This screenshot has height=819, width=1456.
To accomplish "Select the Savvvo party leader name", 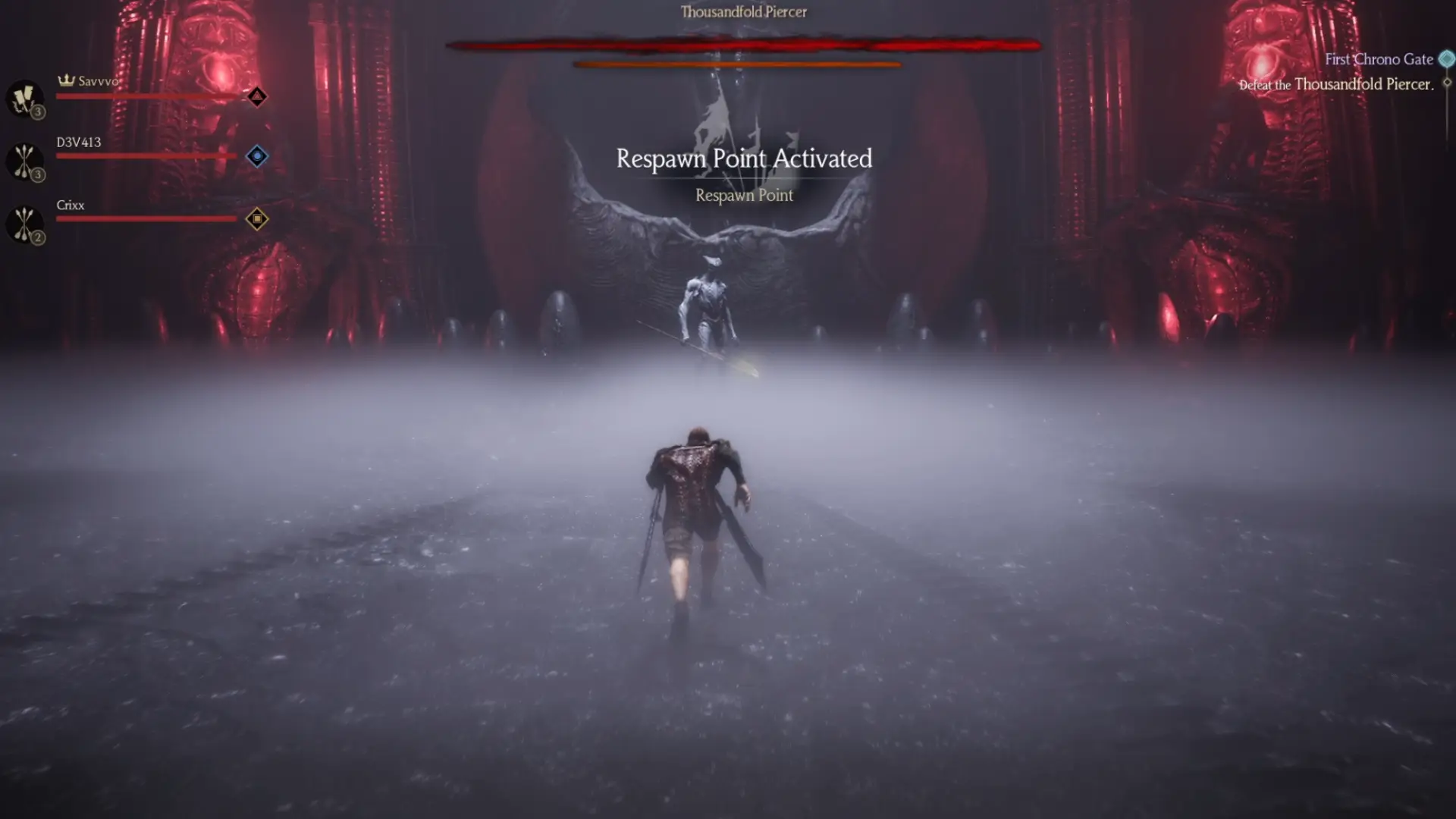I will coord(98,81).
